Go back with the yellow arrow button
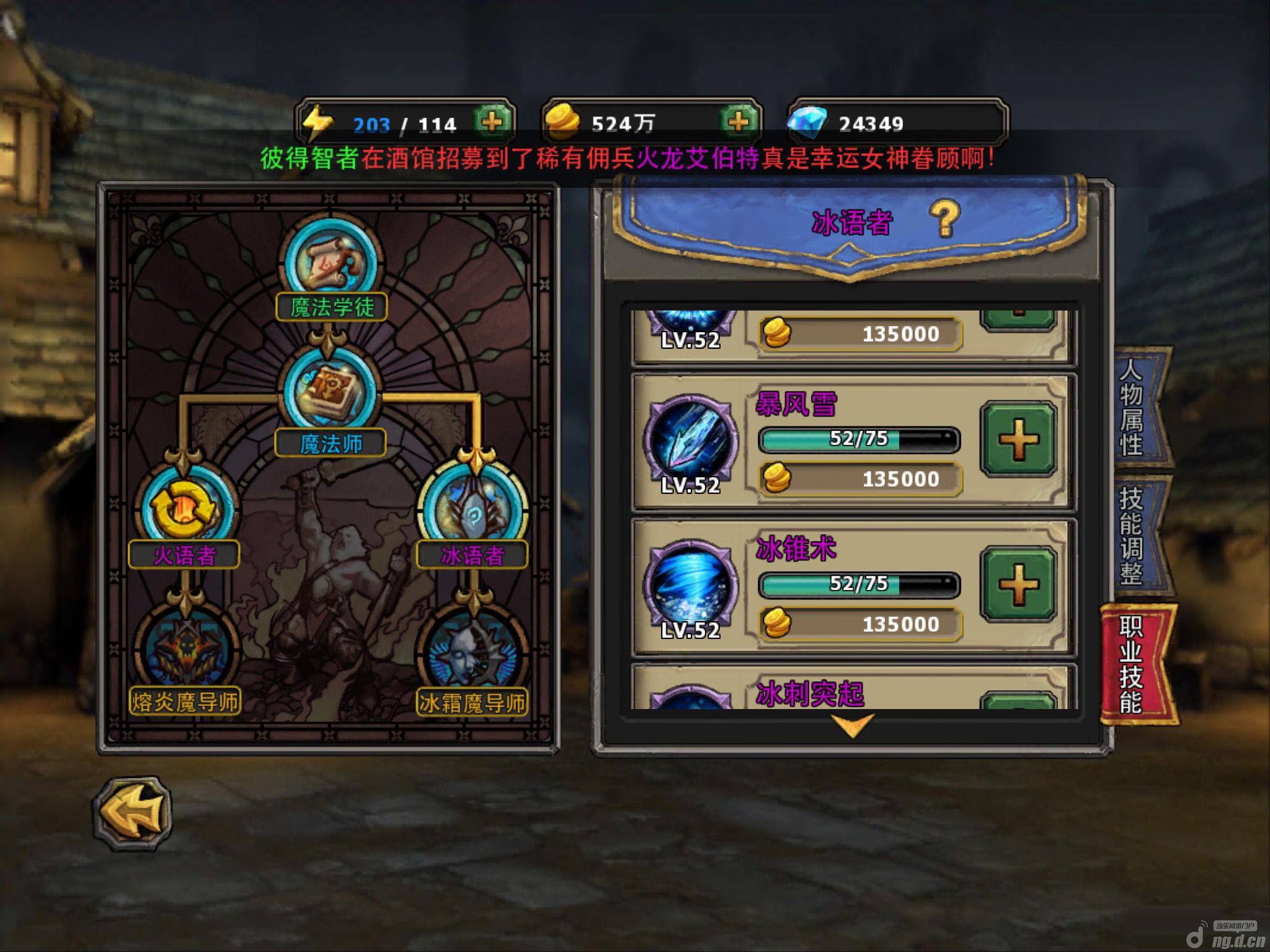 (133, 814)
